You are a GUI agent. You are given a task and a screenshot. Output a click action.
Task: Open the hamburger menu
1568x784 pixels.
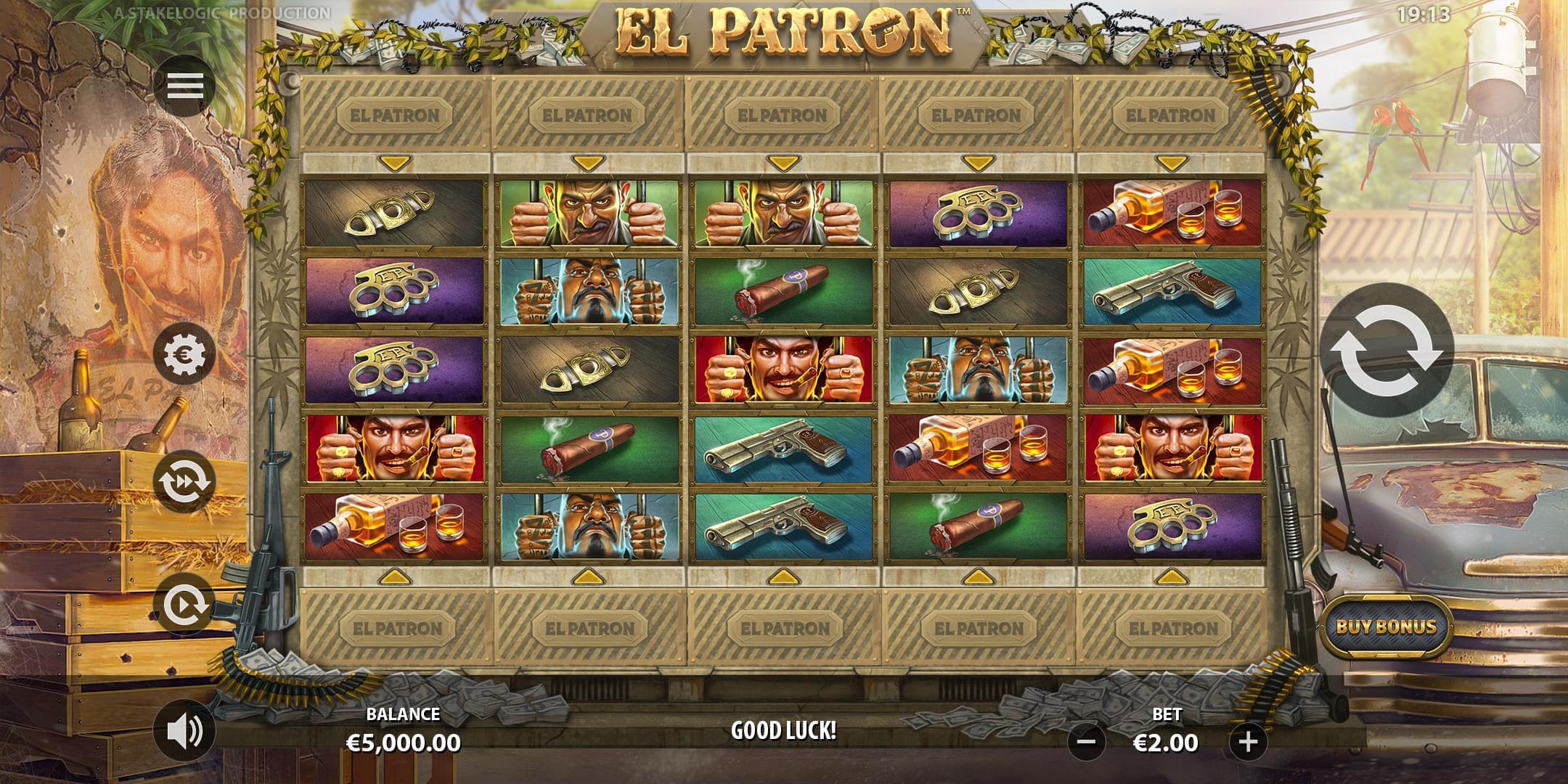click(x=186, y=85)
